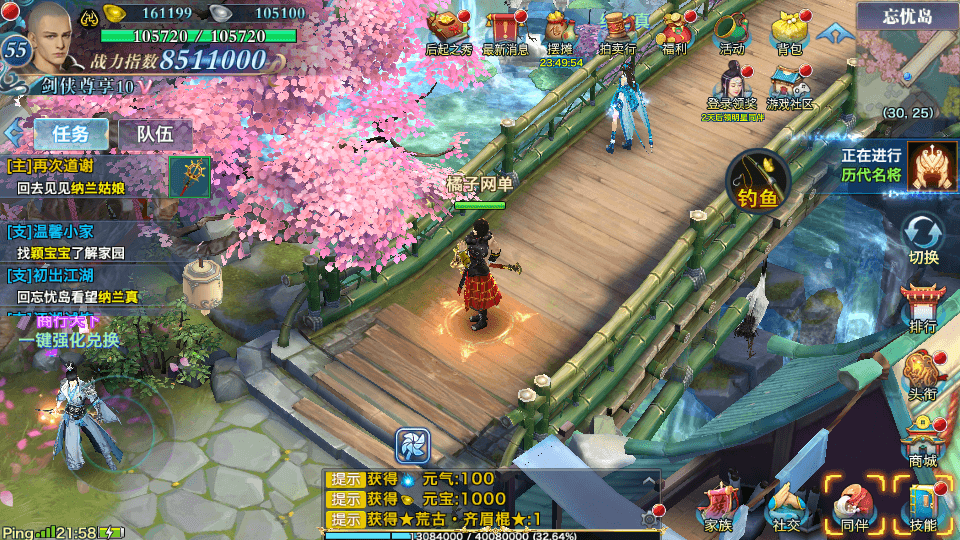This screenshot has height=540, width=960.
Task: Open the 头衔 title menu
Action: (923, 377)
